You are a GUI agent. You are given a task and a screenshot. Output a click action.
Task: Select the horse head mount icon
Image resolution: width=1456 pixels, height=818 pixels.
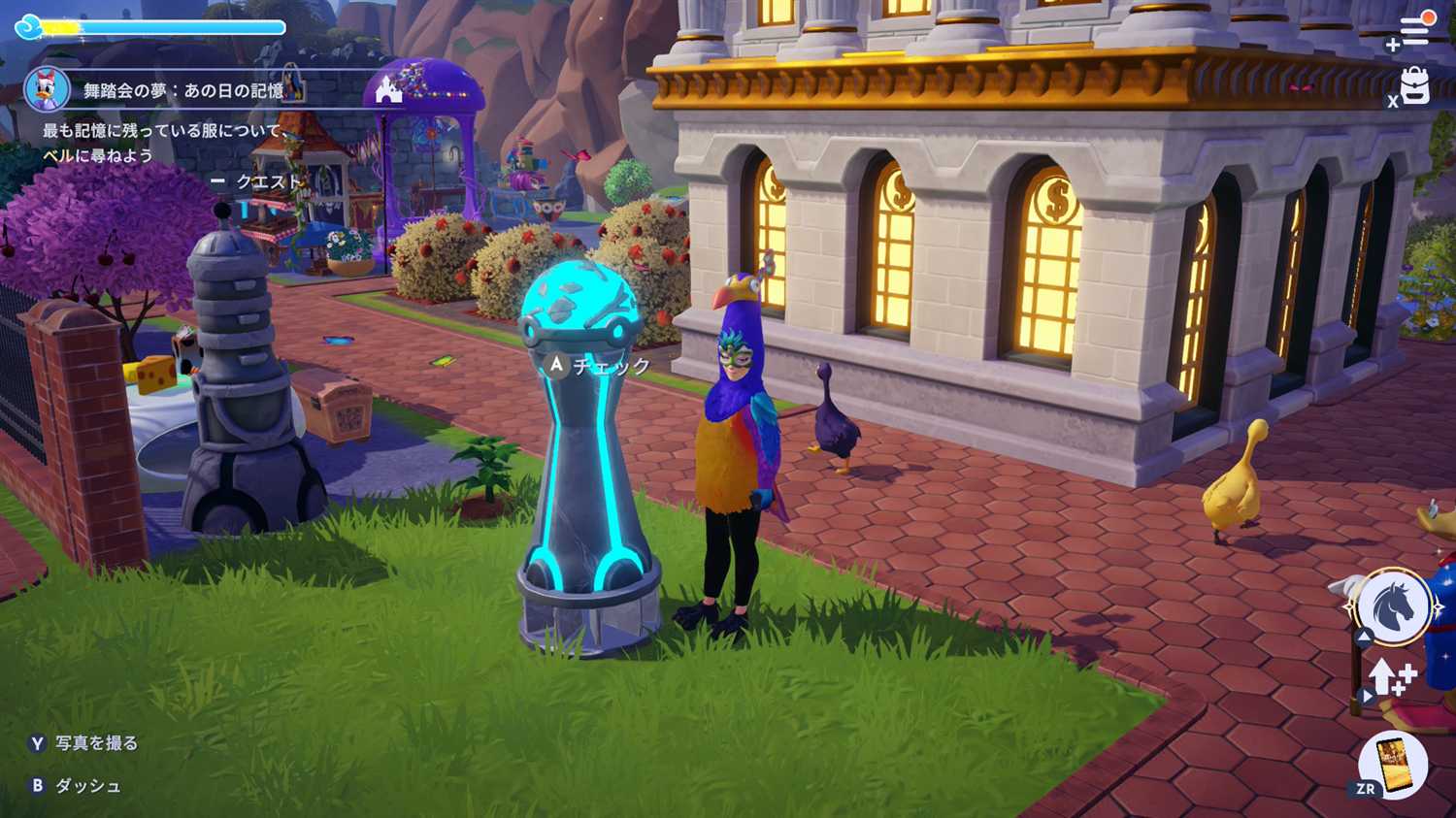(x=1393, y=606)
